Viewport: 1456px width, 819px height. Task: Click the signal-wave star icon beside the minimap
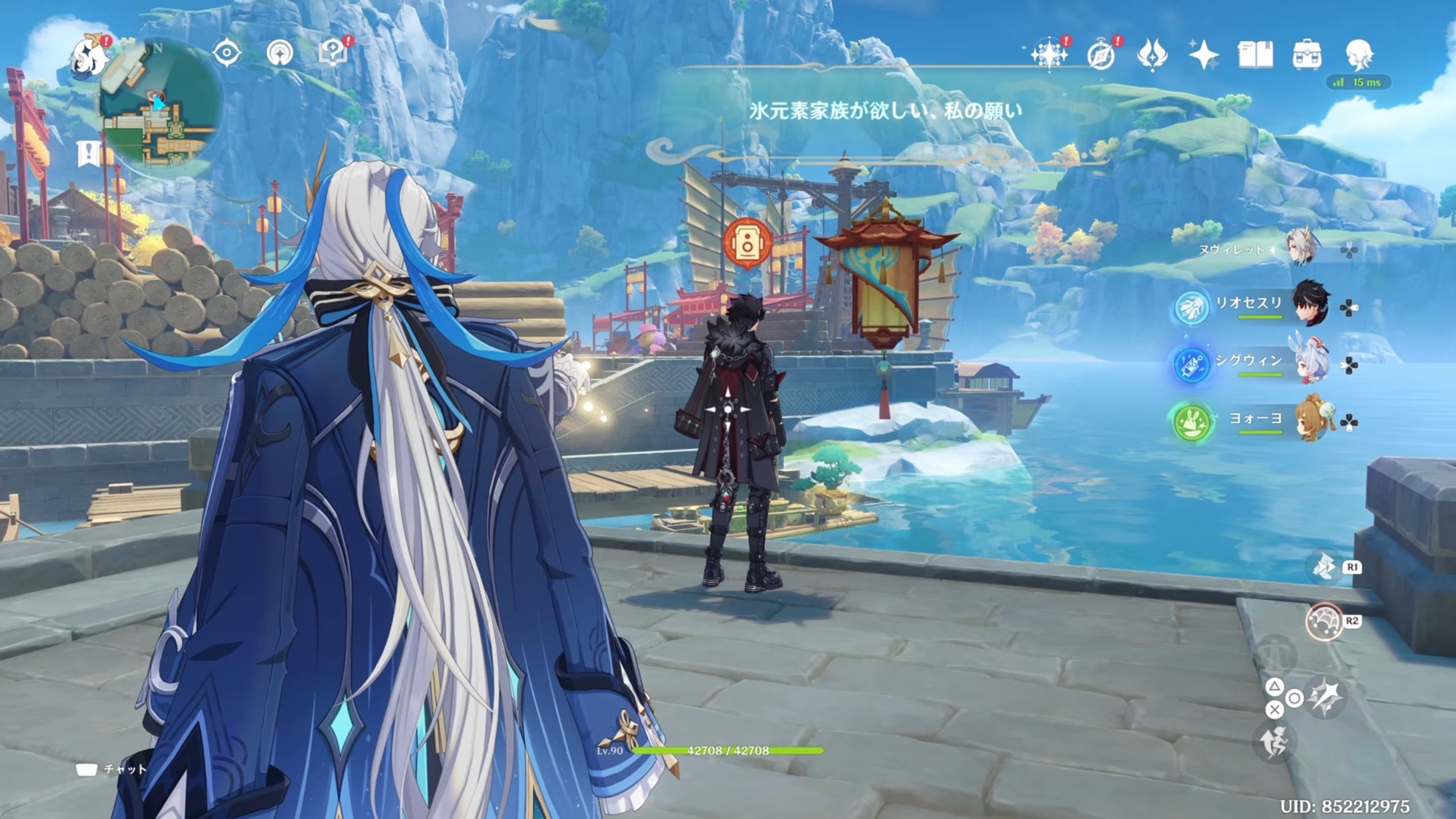280,53
